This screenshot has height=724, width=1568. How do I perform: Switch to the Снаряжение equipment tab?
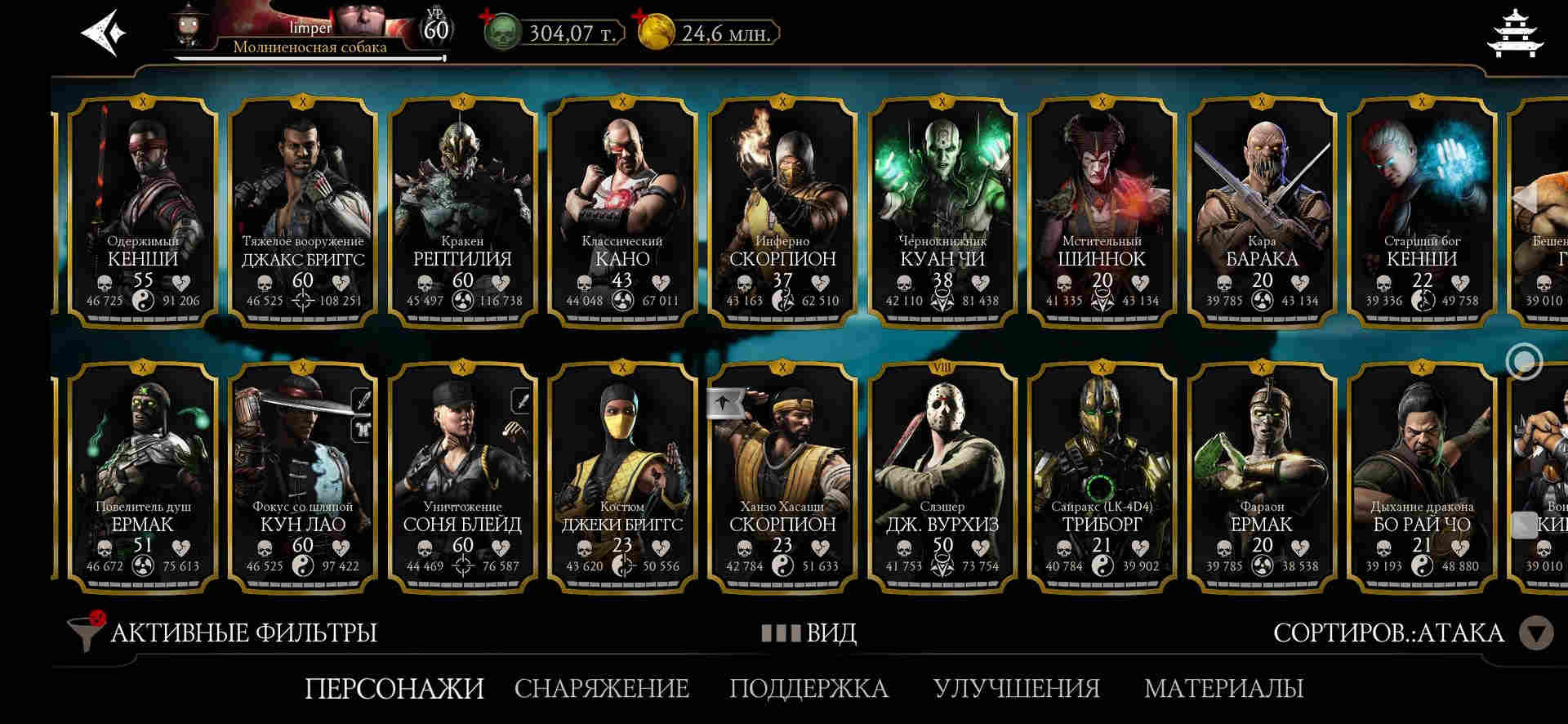[x=601, y=688]
